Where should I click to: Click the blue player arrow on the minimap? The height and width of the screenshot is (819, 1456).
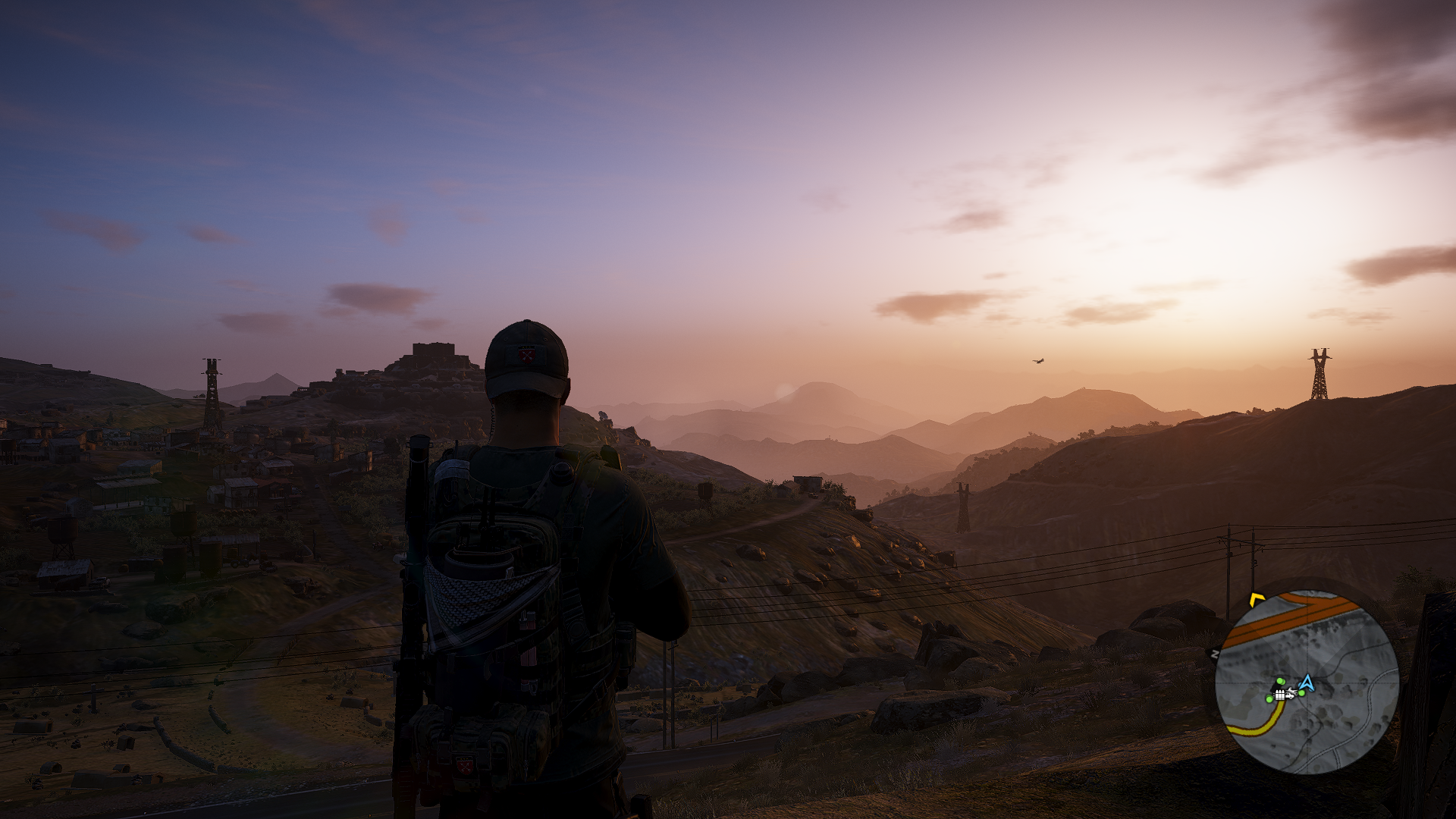[1307, 683]
